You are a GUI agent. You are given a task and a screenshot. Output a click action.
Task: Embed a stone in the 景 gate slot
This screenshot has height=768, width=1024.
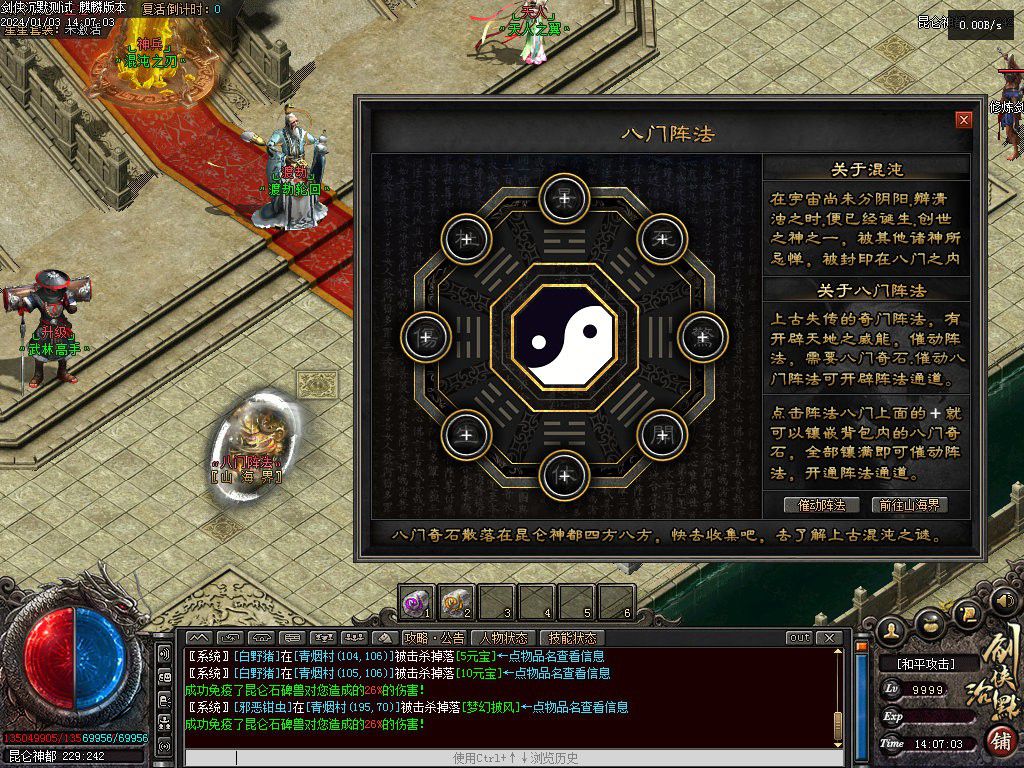click(564, 198)
